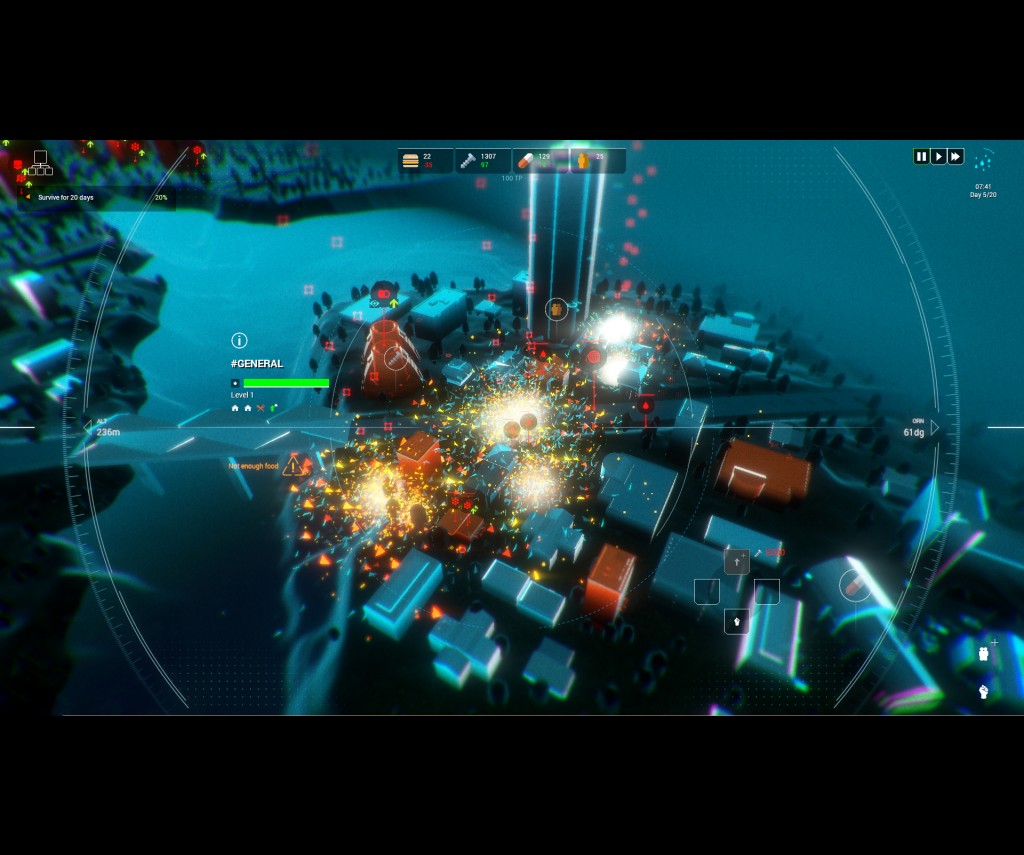Click the circled trash bin marker by tower
This screenshot has width=1024, height=855.
(557, 310)
